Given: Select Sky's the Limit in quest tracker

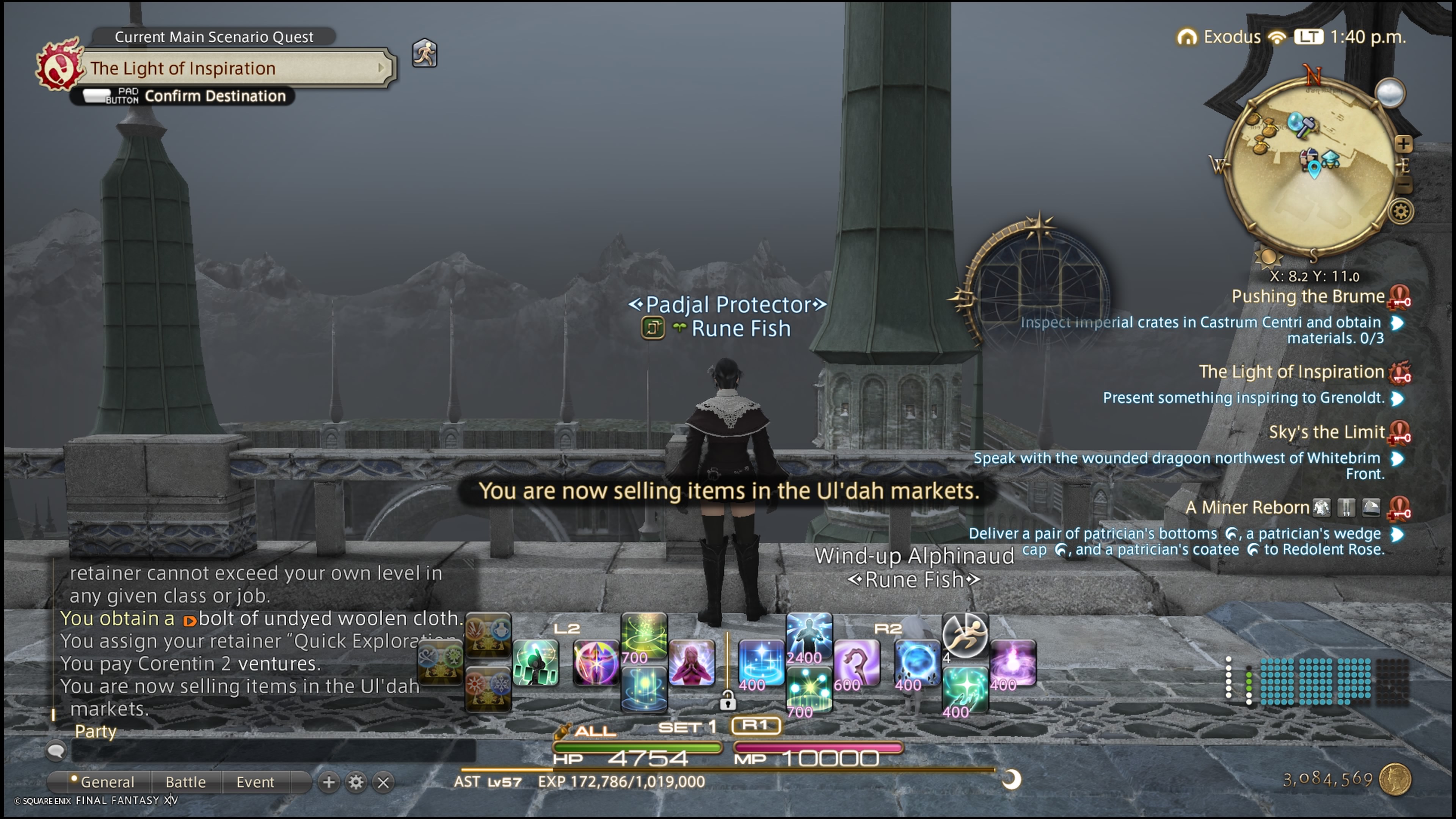Looking at the screenshot, I should [1326, 432].
